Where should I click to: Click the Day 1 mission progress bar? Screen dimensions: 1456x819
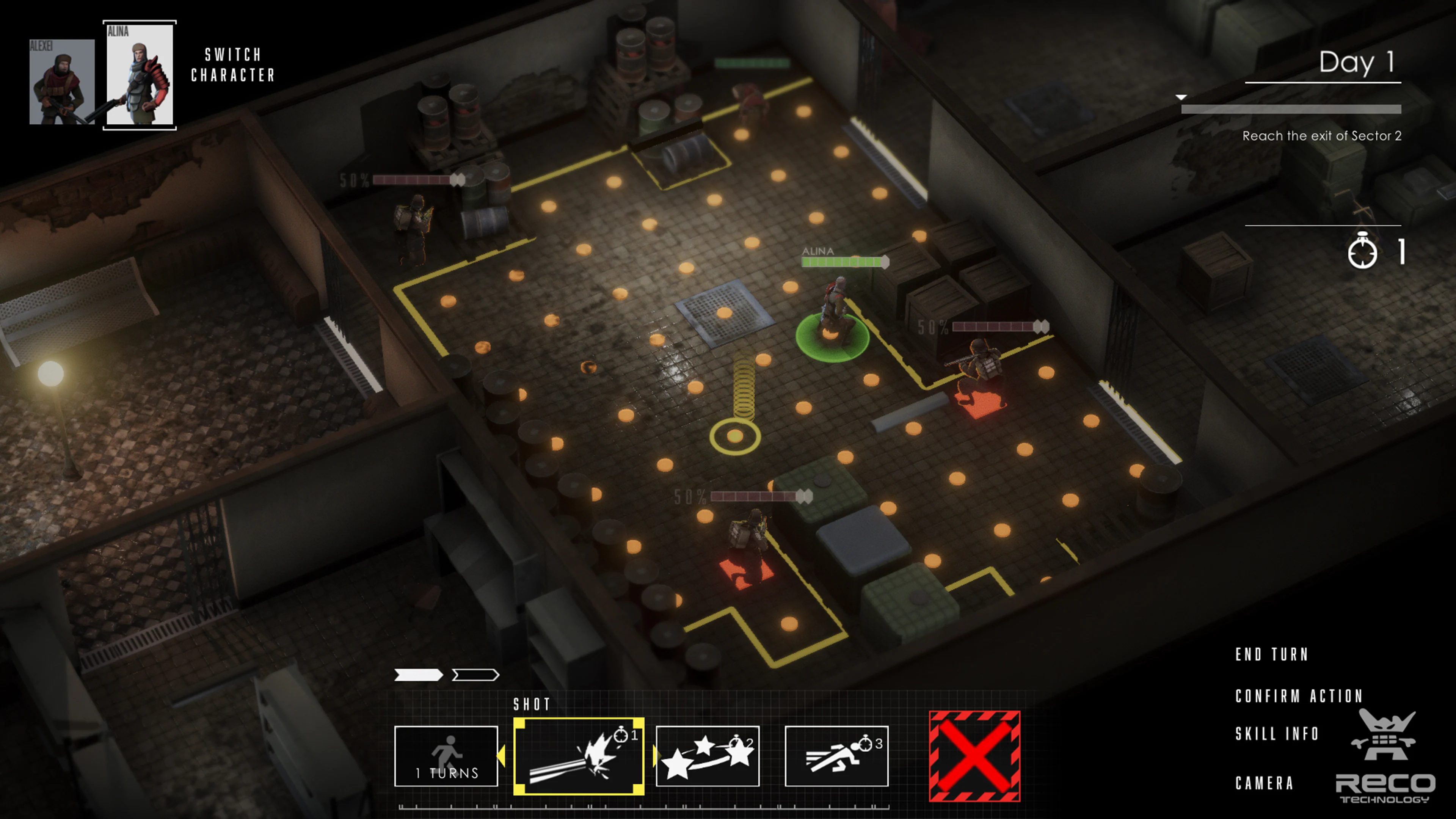[x=1291, y=108]
